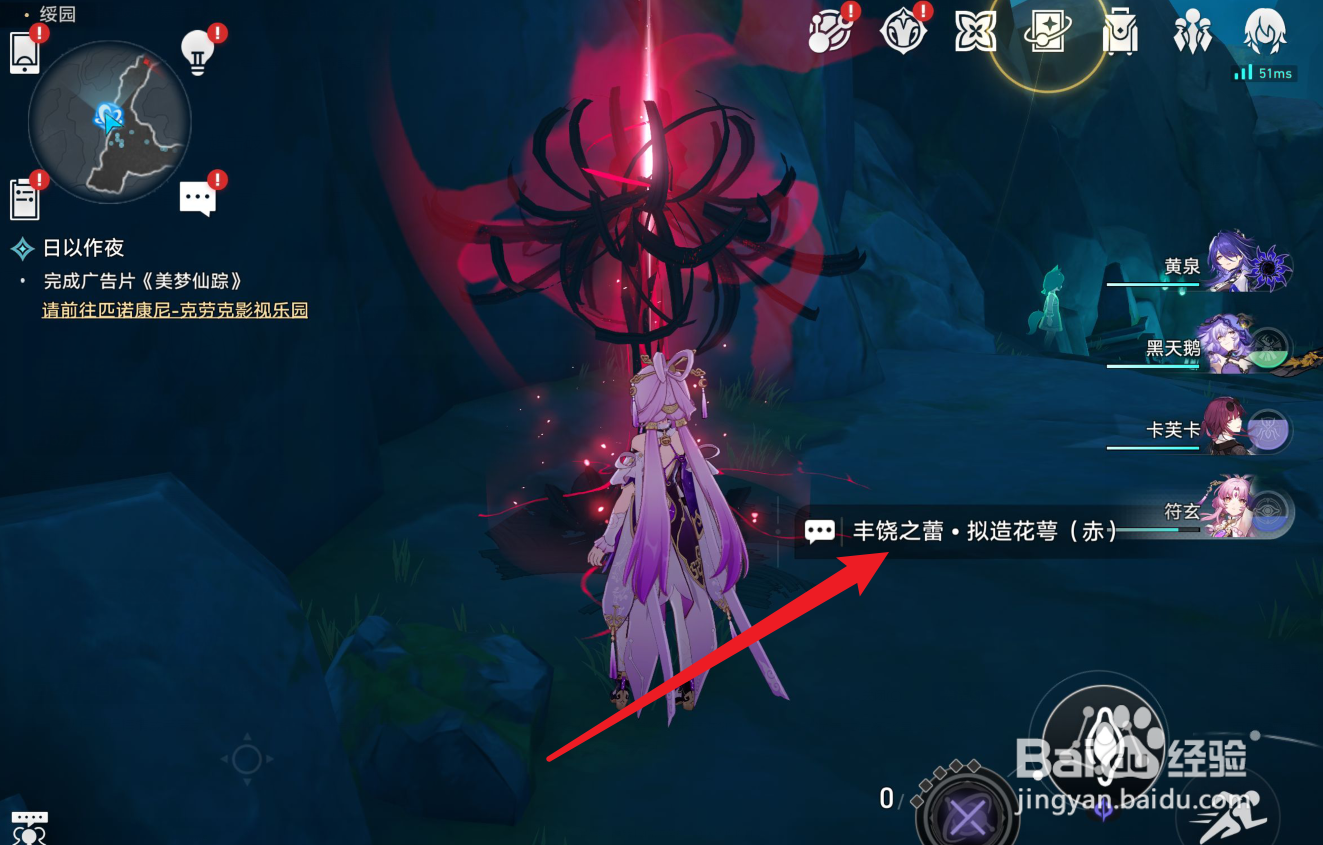The image size is (1323, 845).
Task: Open the team lineup icon
Action: coord(1194,30)
